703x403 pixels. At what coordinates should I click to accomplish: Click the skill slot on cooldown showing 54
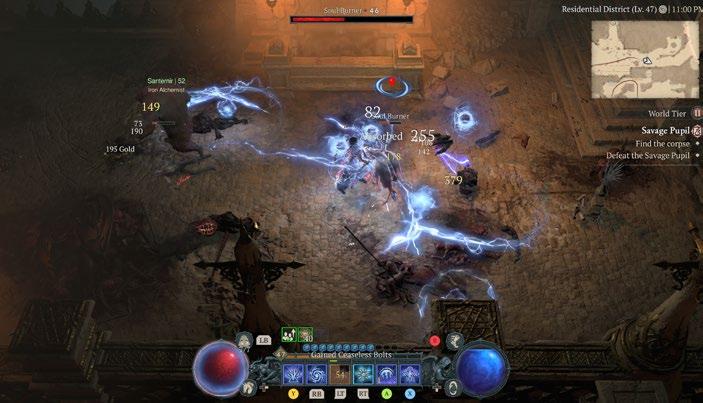coord(339,375)
